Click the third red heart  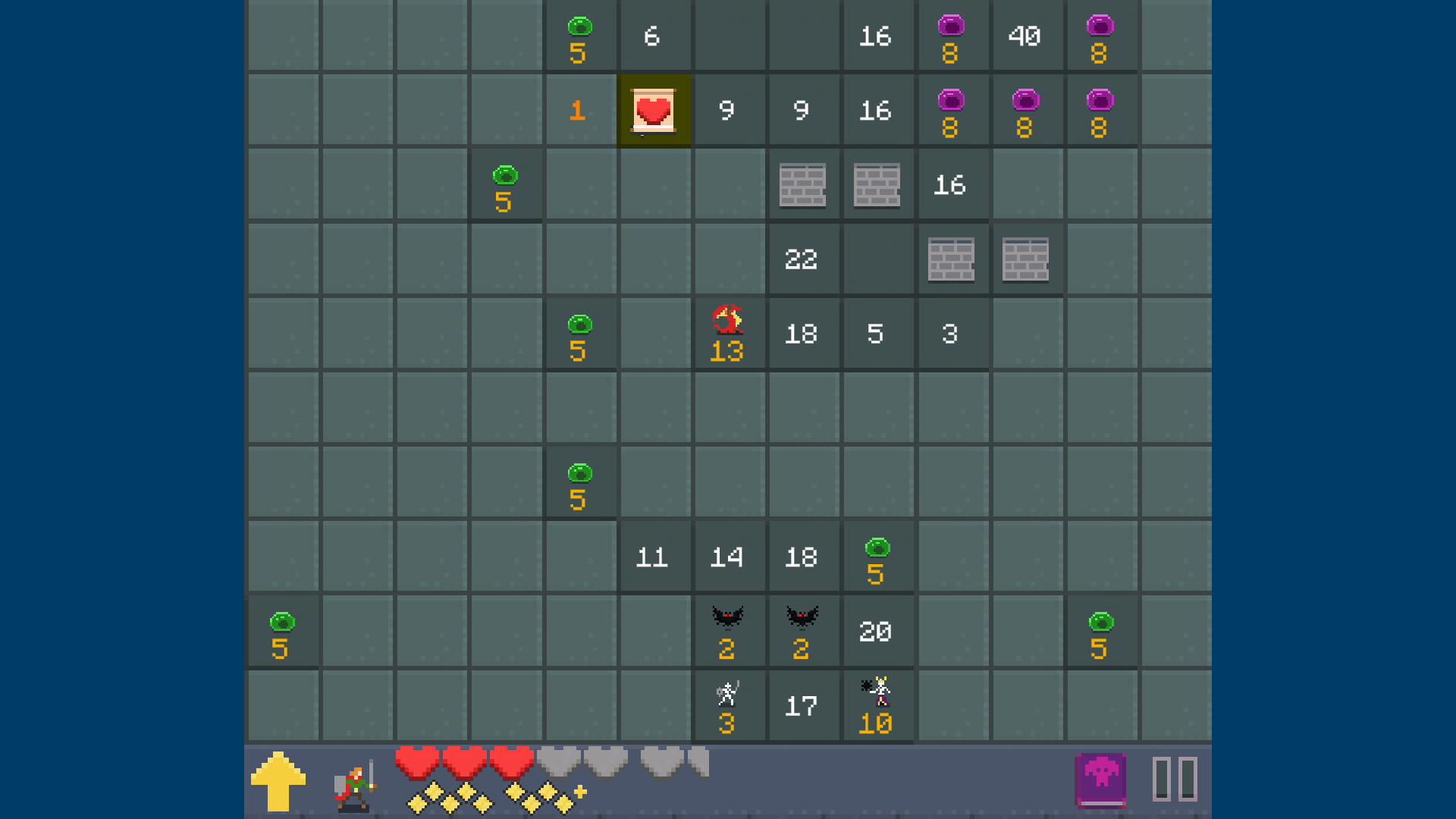pos(512,762)
